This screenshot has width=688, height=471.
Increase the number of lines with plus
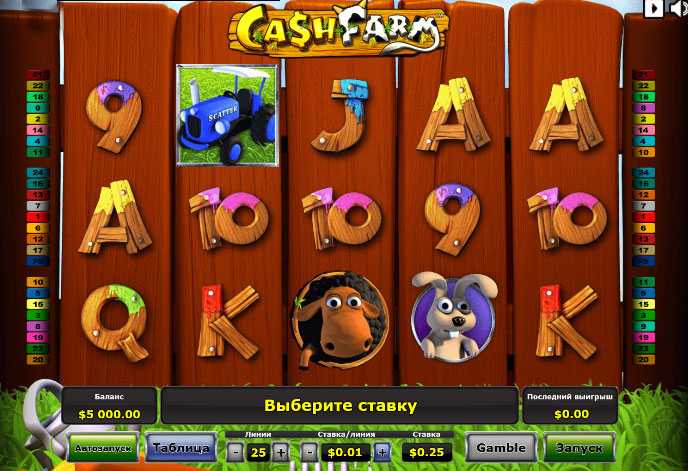coord(280,452)
